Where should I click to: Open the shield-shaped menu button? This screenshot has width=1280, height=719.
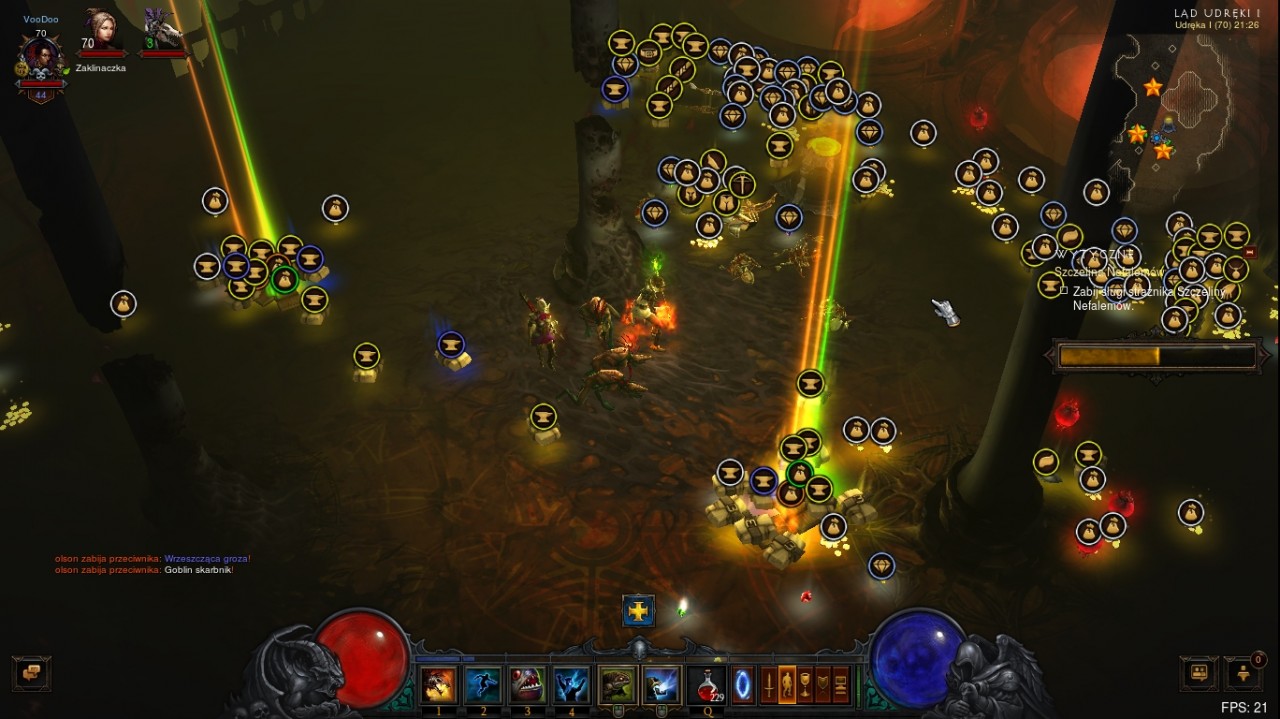823,684
